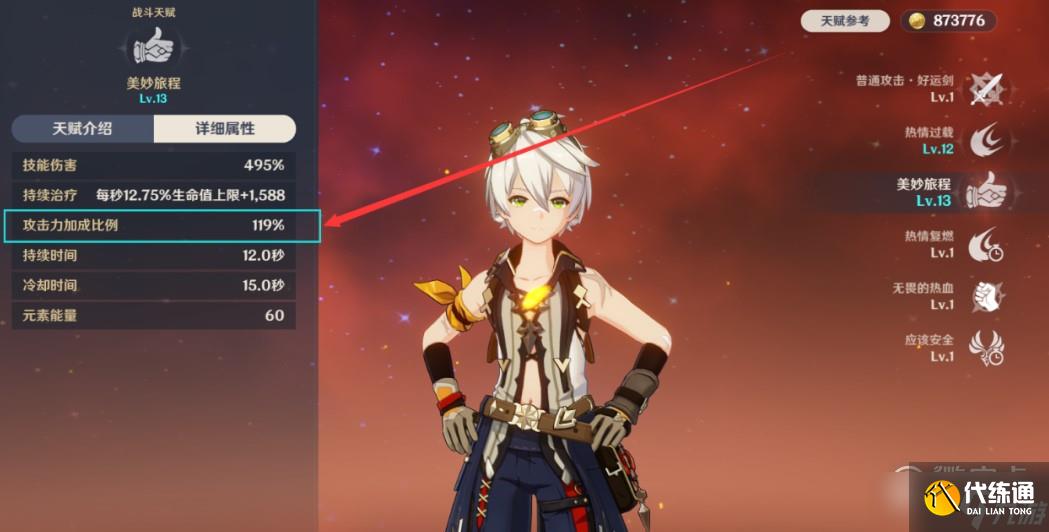Click the 元素能量 attribute row
This screenshot has width=1049, height=532.
pyautogui.click(x=154, y=315)
